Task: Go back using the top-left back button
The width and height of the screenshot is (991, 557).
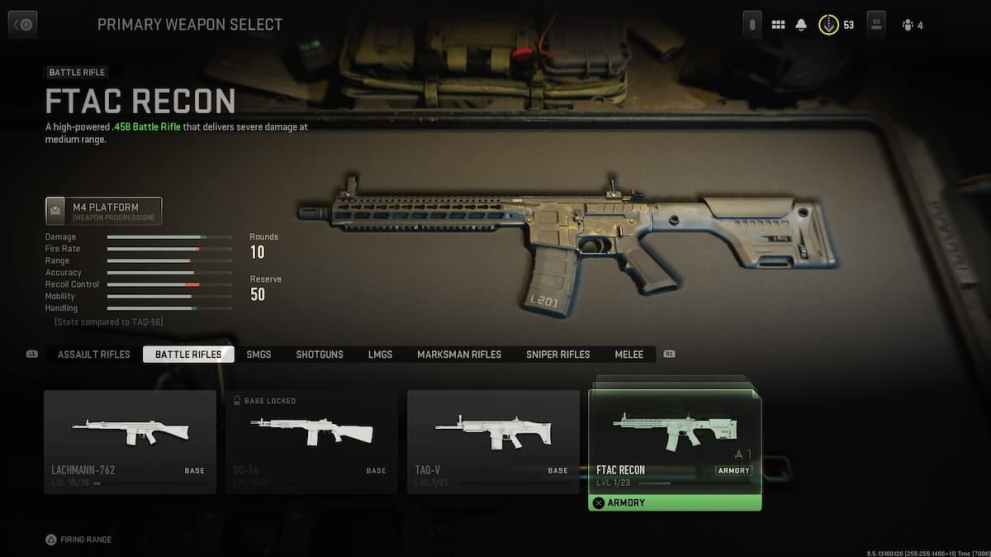Action: (x=22, y=25)
